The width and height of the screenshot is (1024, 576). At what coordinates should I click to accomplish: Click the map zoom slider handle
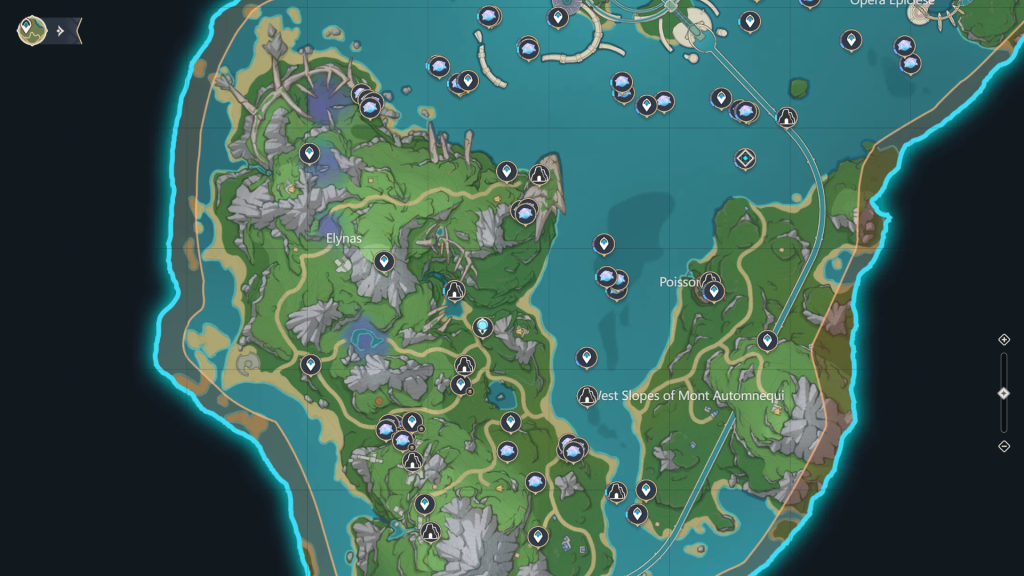click(1004, 393)
